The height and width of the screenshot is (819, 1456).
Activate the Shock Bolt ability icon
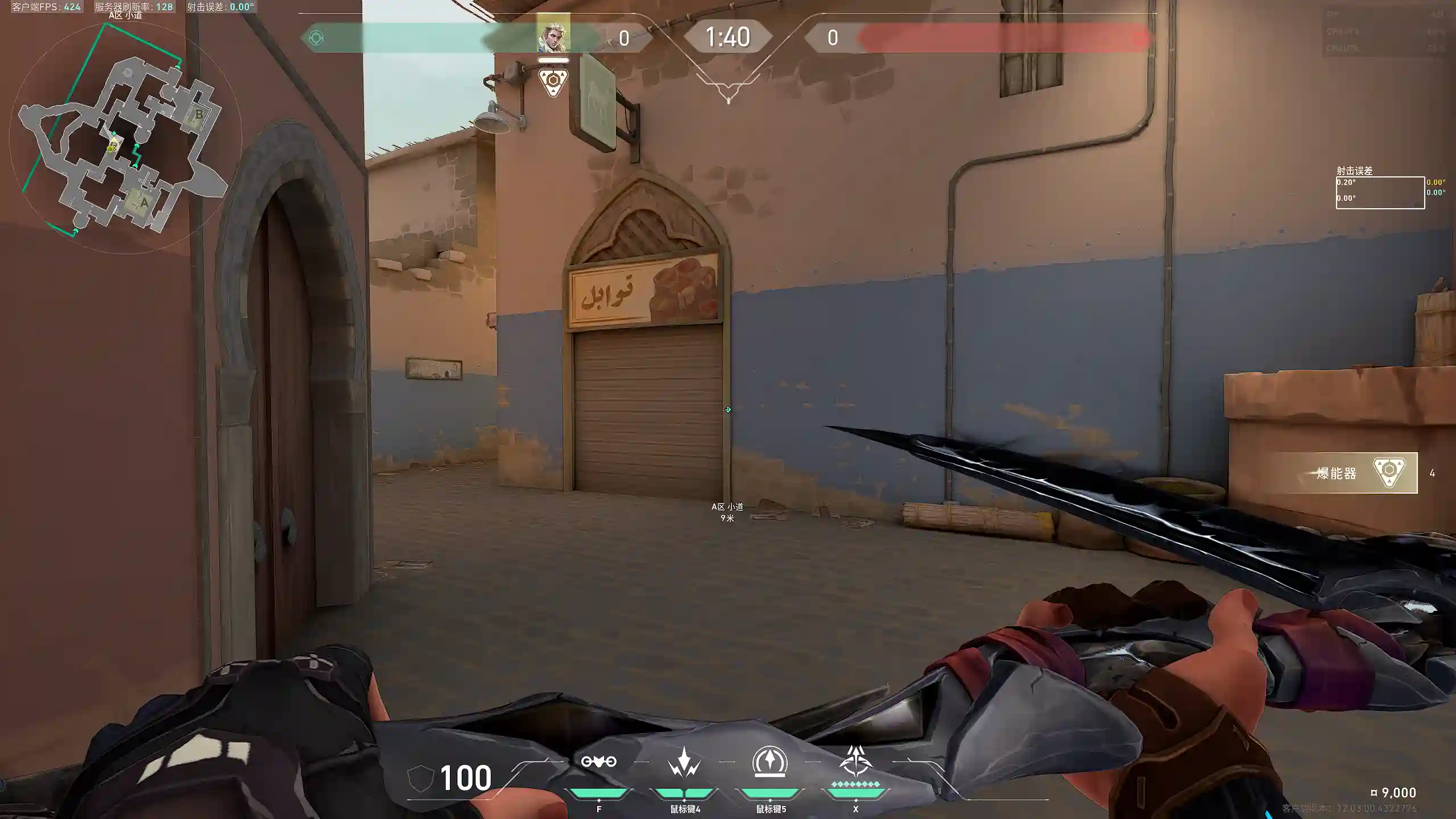684,762
